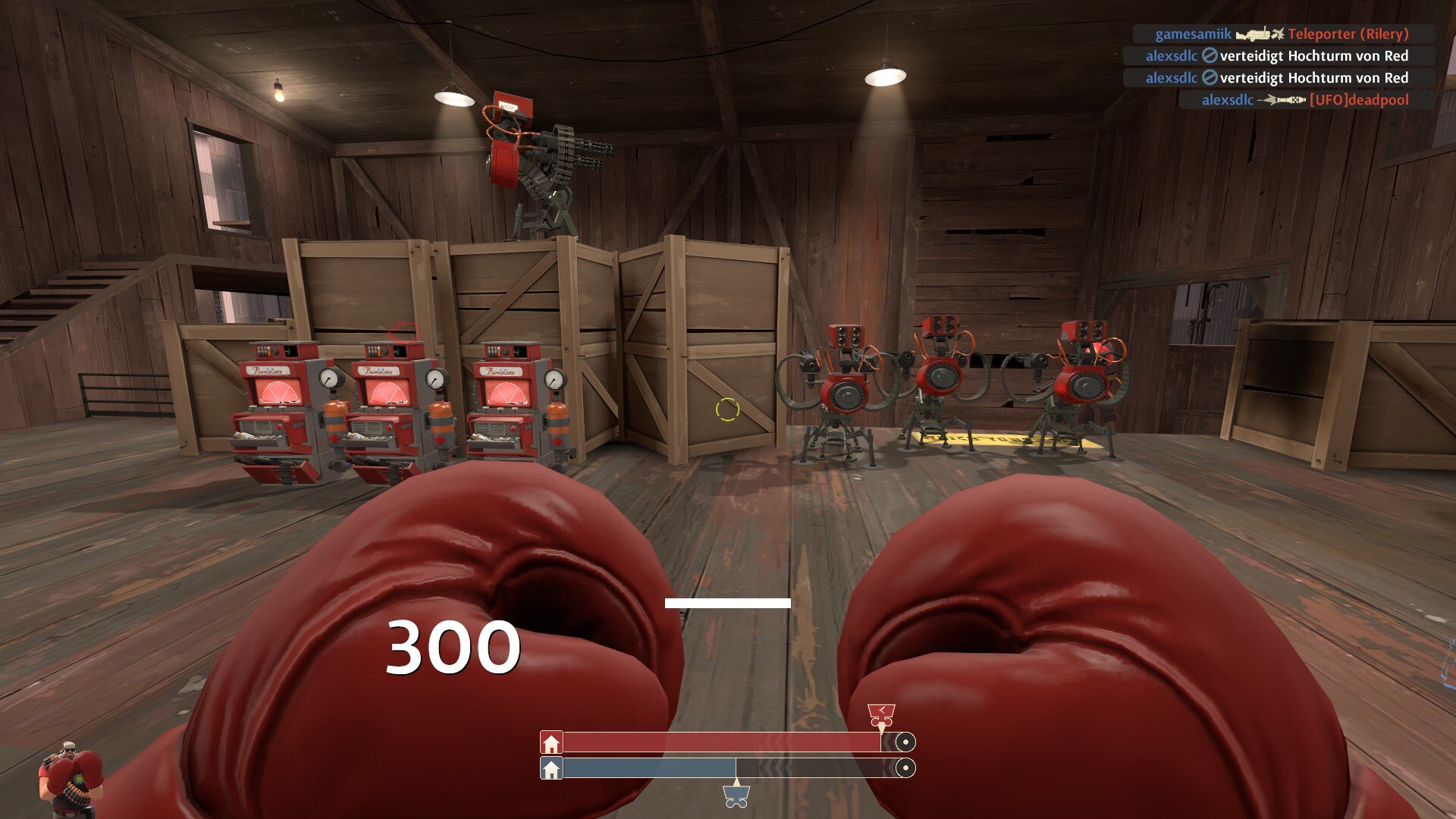Click the [UFO]deadpool kill feed row
1456x819 pixels.
tap(1306, 99)
